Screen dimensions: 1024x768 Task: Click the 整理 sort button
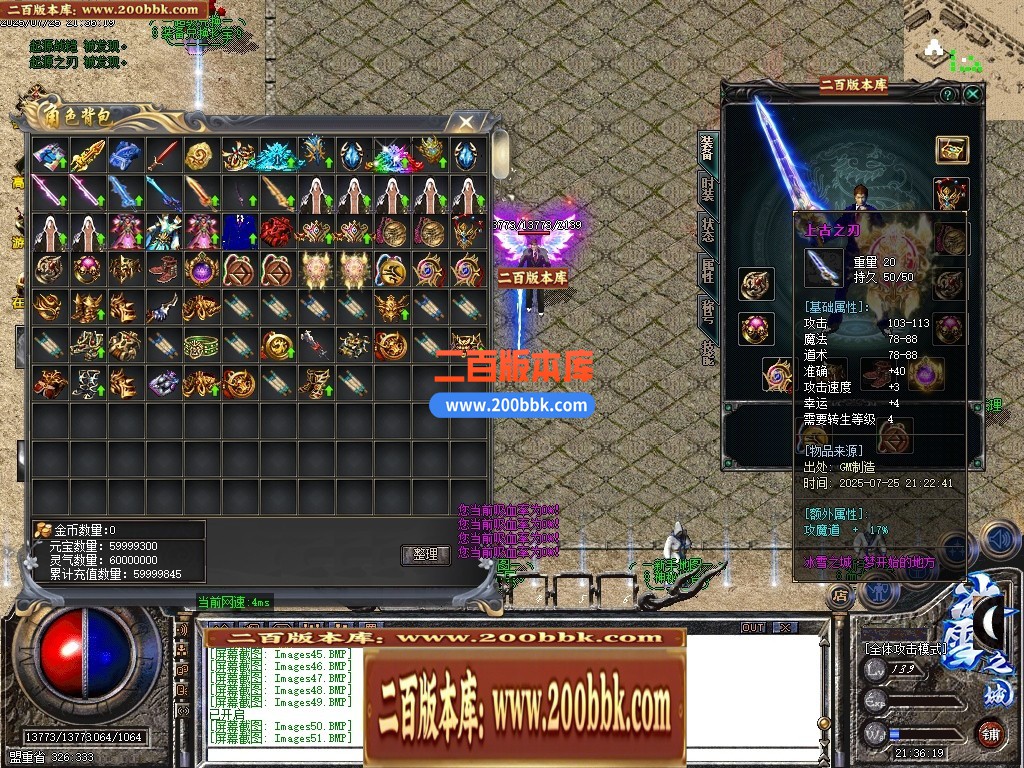[425, 554]
